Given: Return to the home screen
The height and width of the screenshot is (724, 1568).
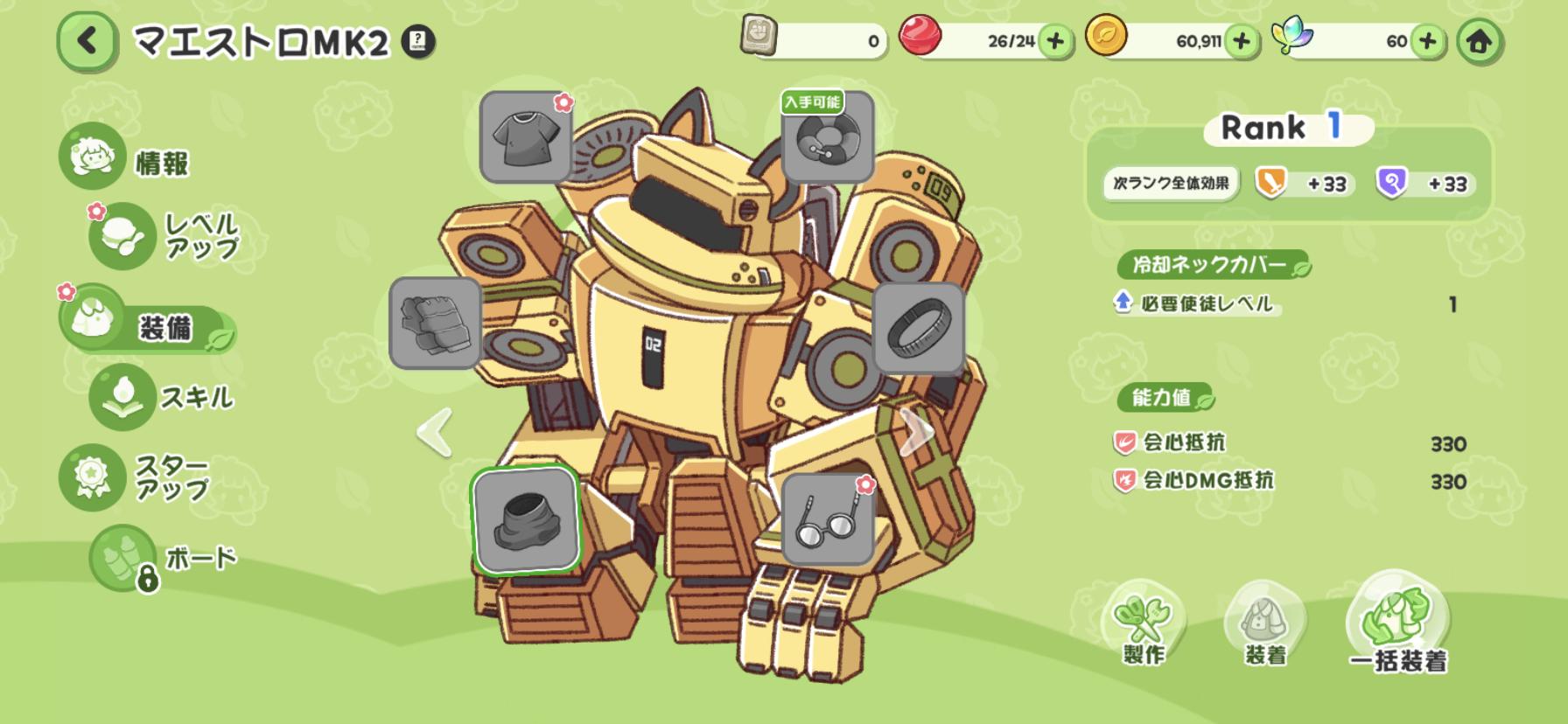Looking at the screenshot, I should [1480, 41].
